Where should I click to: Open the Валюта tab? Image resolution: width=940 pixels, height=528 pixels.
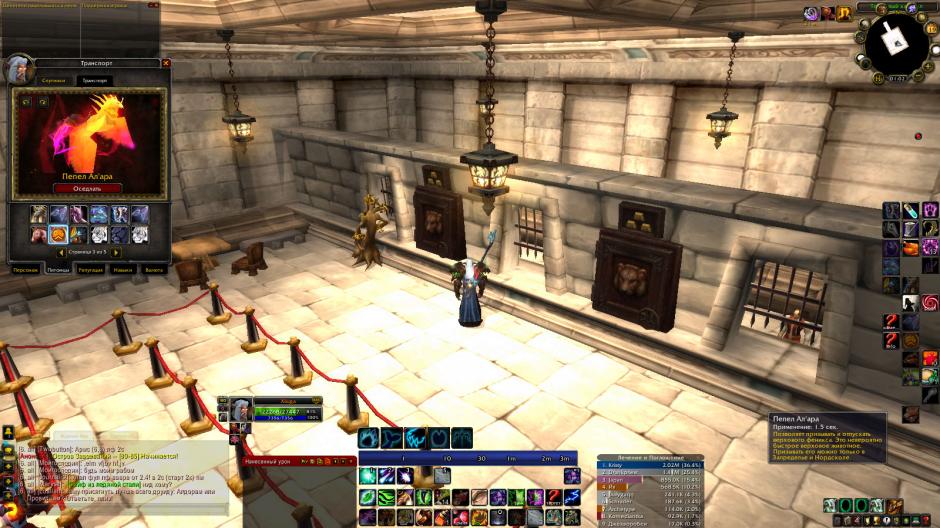(x=153, y=270)
